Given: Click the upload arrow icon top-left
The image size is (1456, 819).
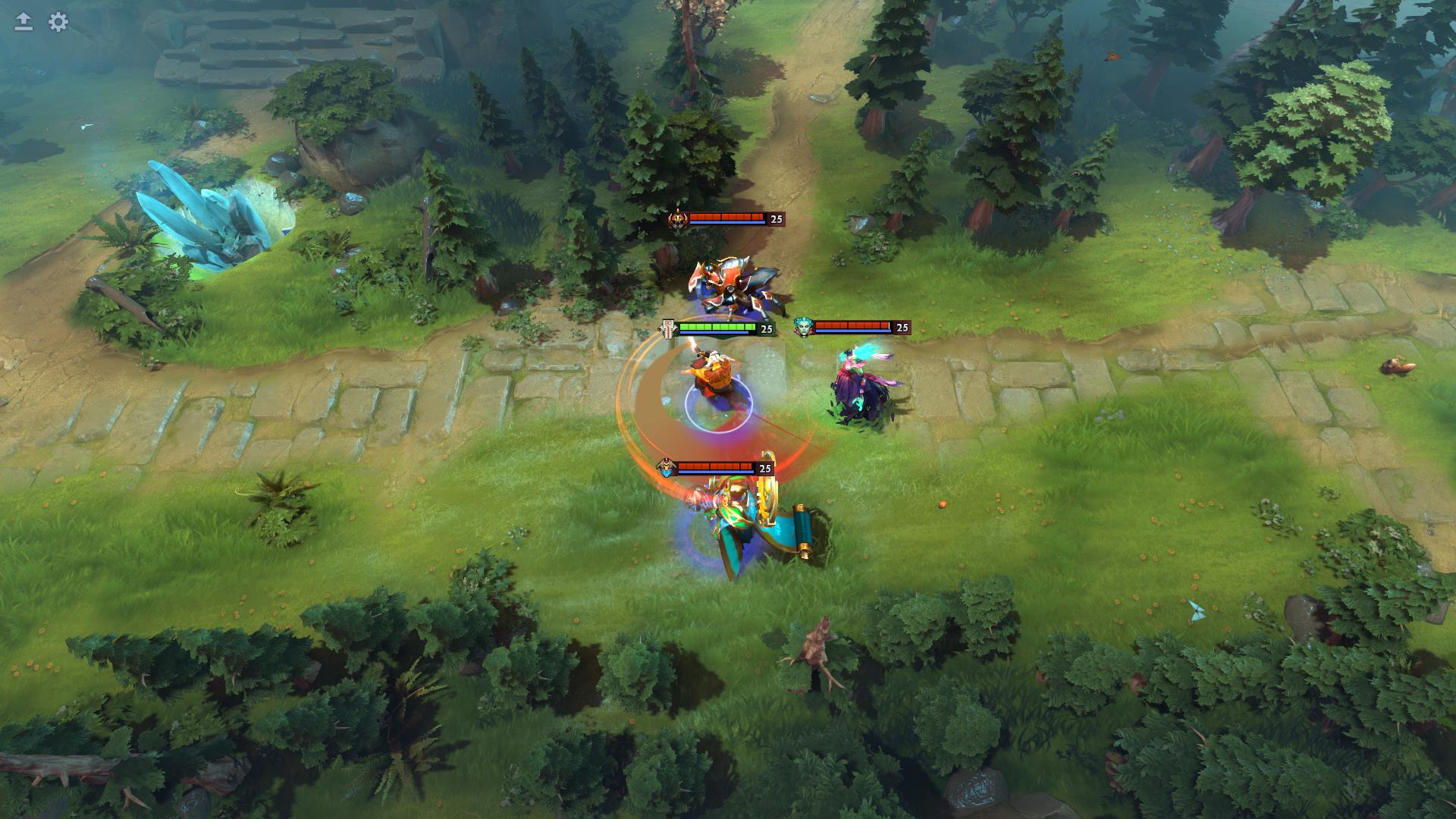Looking at the screenshot, I should pyautogui.click(x=22, y=22).
